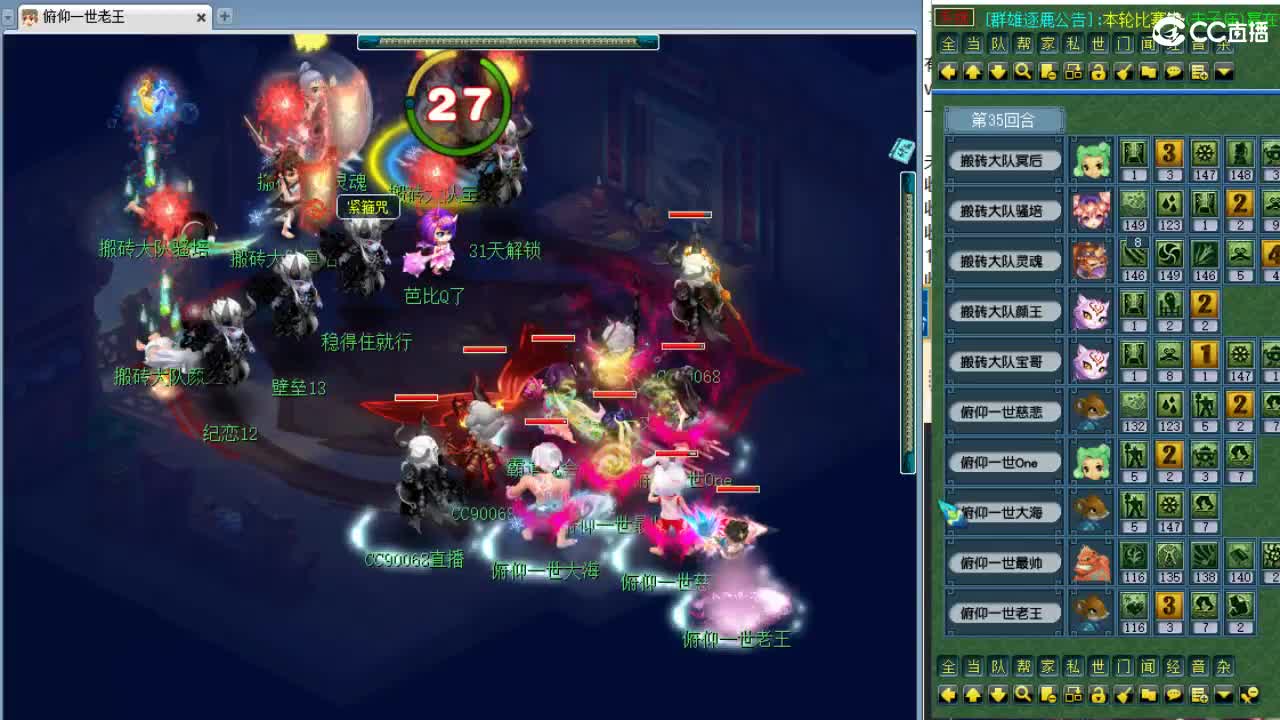This screenshot has height=720, width=1280.
Task: Click the down-arrow scroll icon in bottom toolbar
Action: [x=997, y=694]
